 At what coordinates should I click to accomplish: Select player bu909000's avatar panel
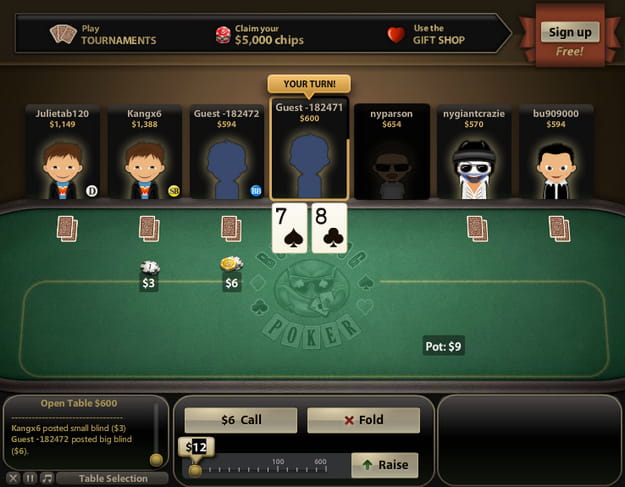[x=554, y=152]
